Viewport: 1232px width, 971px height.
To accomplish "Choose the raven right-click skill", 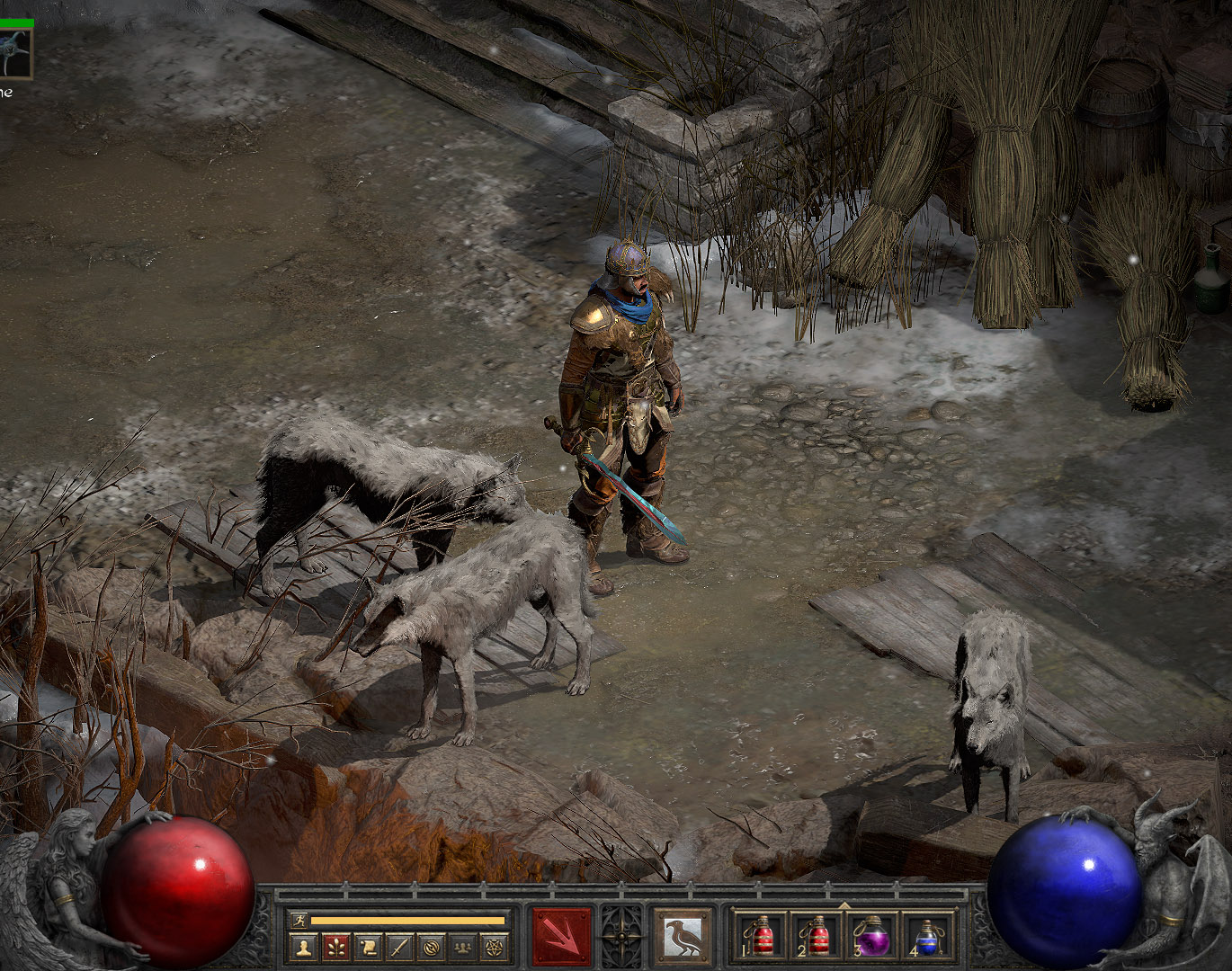I will tap(682, 938).
